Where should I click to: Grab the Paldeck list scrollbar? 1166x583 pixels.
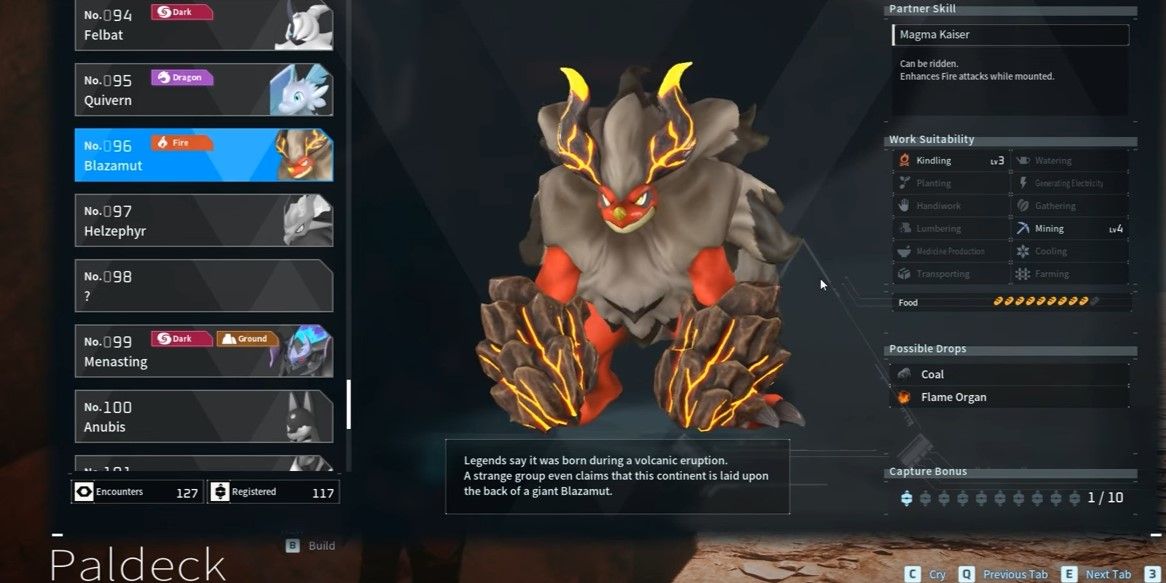click(348, 404)
